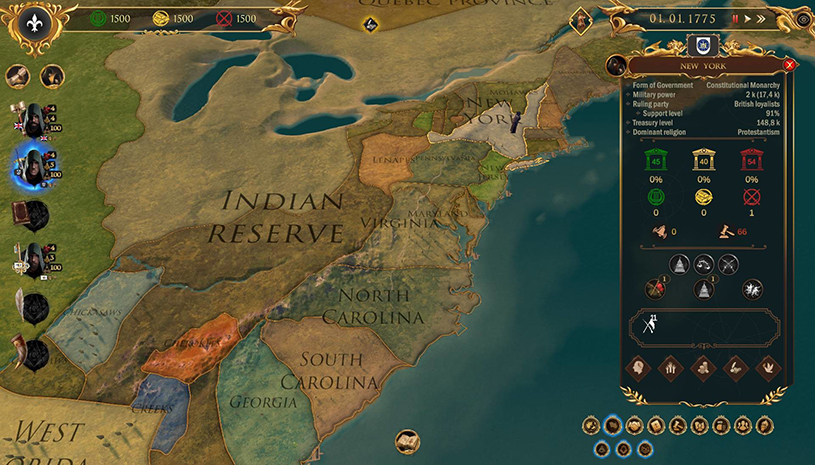Fast-forward the game speed

pos(761,18)
